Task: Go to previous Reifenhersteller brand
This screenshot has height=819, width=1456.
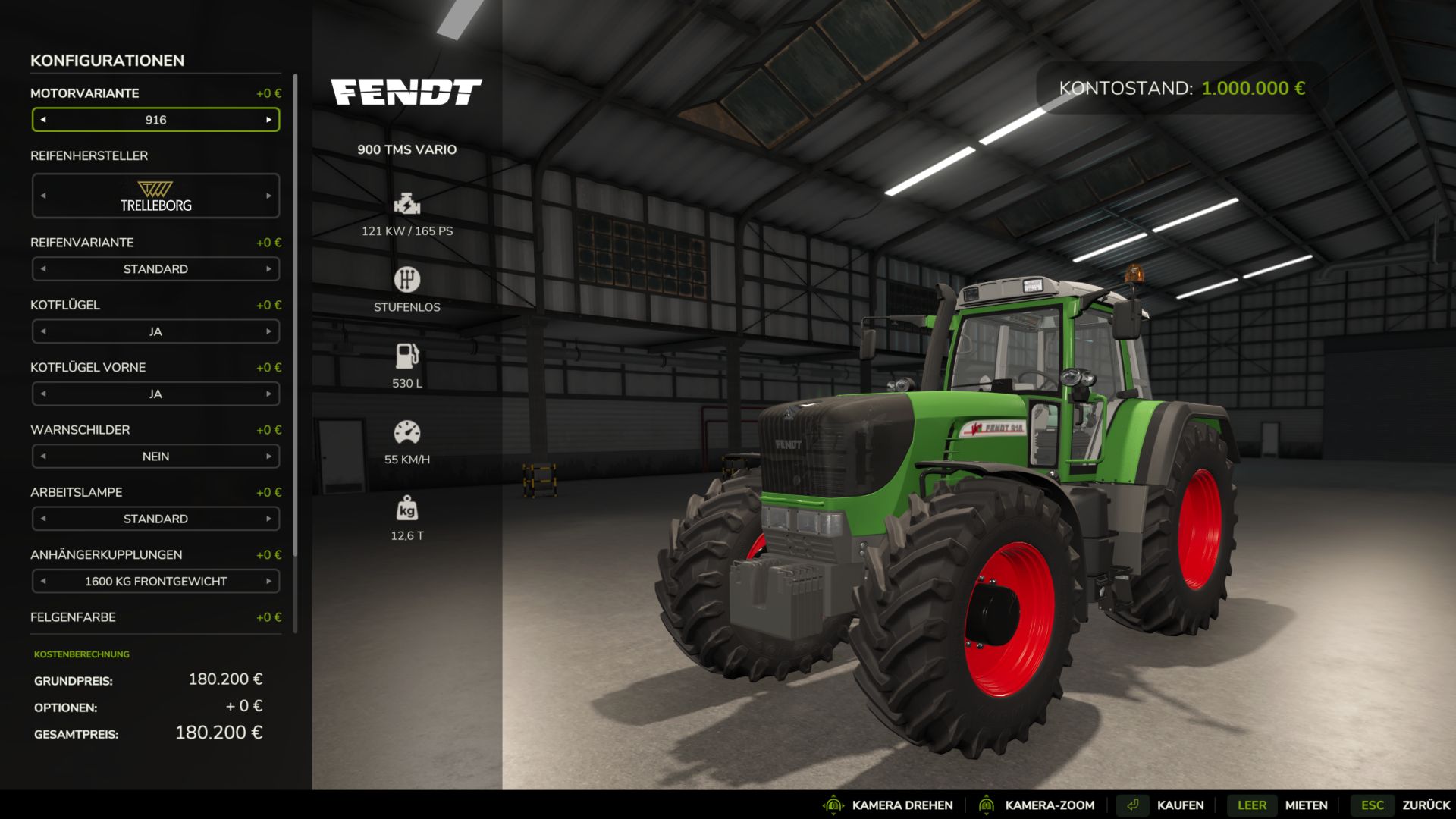Action: coord(43,196)
